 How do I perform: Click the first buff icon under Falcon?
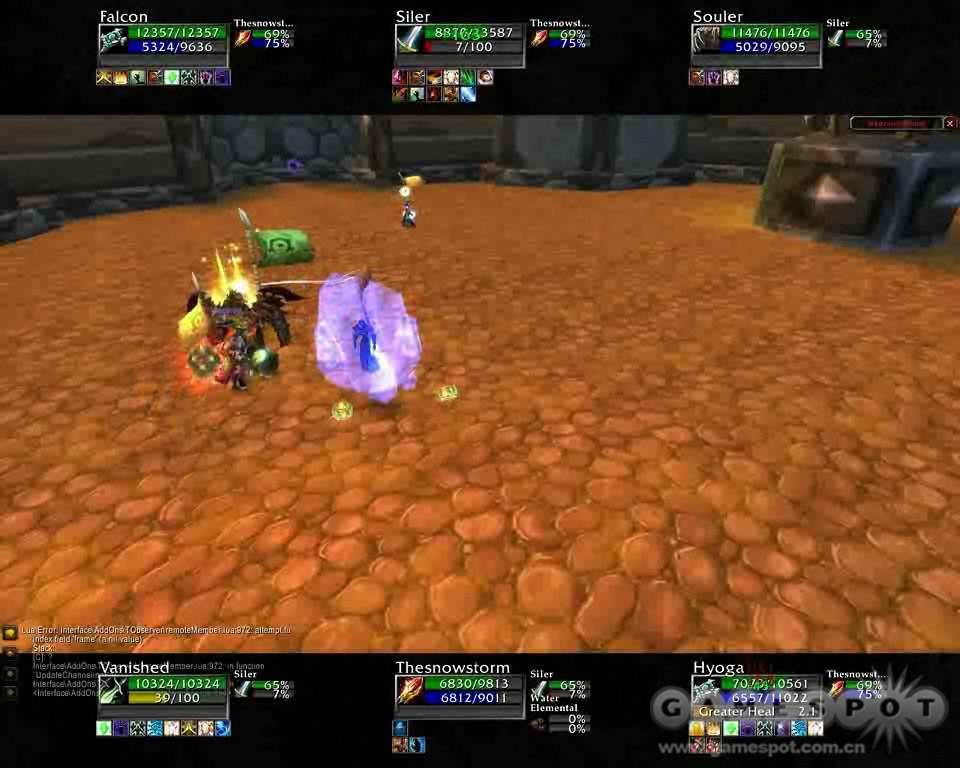(103, 77)
